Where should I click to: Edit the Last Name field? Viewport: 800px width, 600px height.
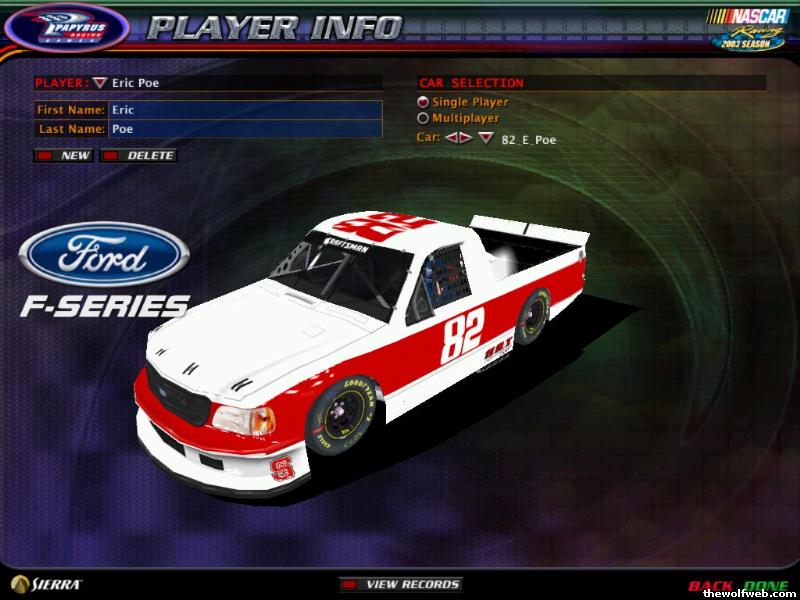[245, 129]
